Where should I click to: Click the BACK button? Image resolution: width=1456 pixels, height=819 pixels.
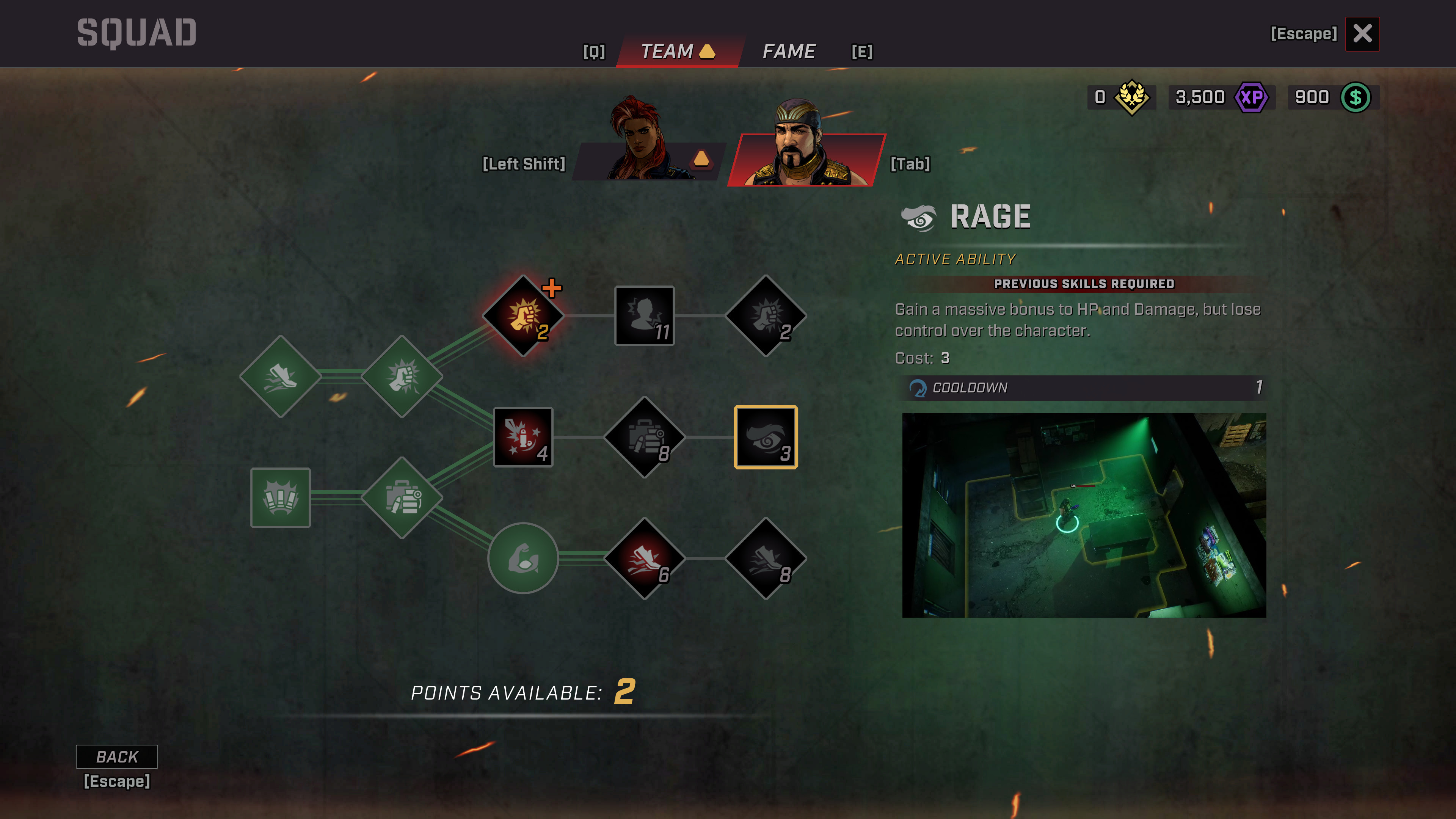click(118, 756)
